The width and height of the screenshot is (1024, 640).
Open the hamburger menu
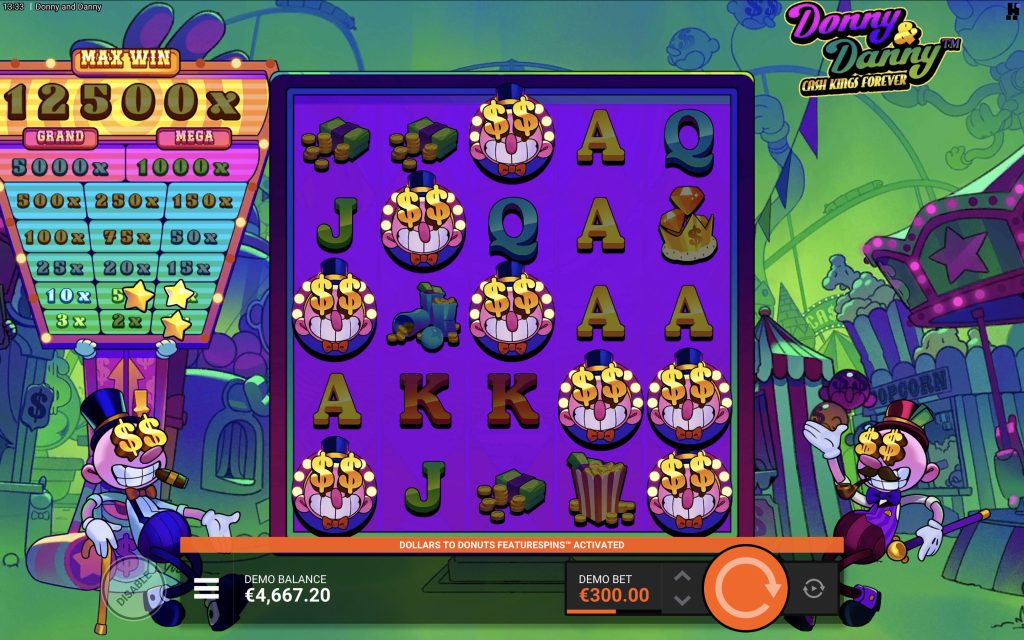[206, 588]
